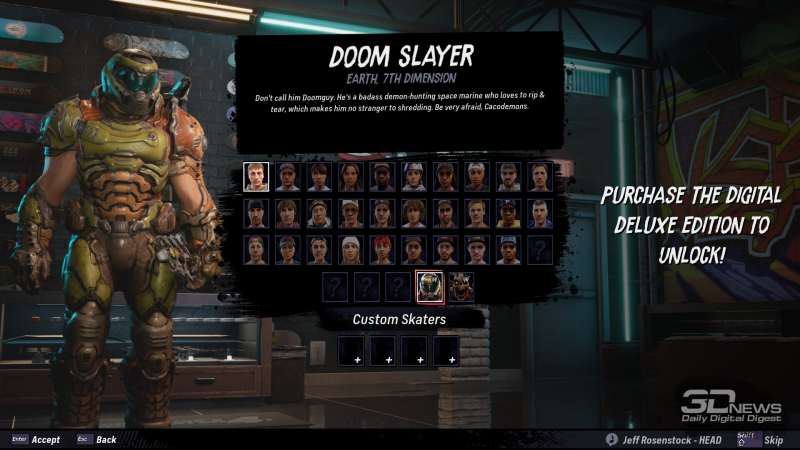The height and width of the screenshot is (450, 800).
Task: Select the red-haired skater portrait
Action: tap(382, 249)
